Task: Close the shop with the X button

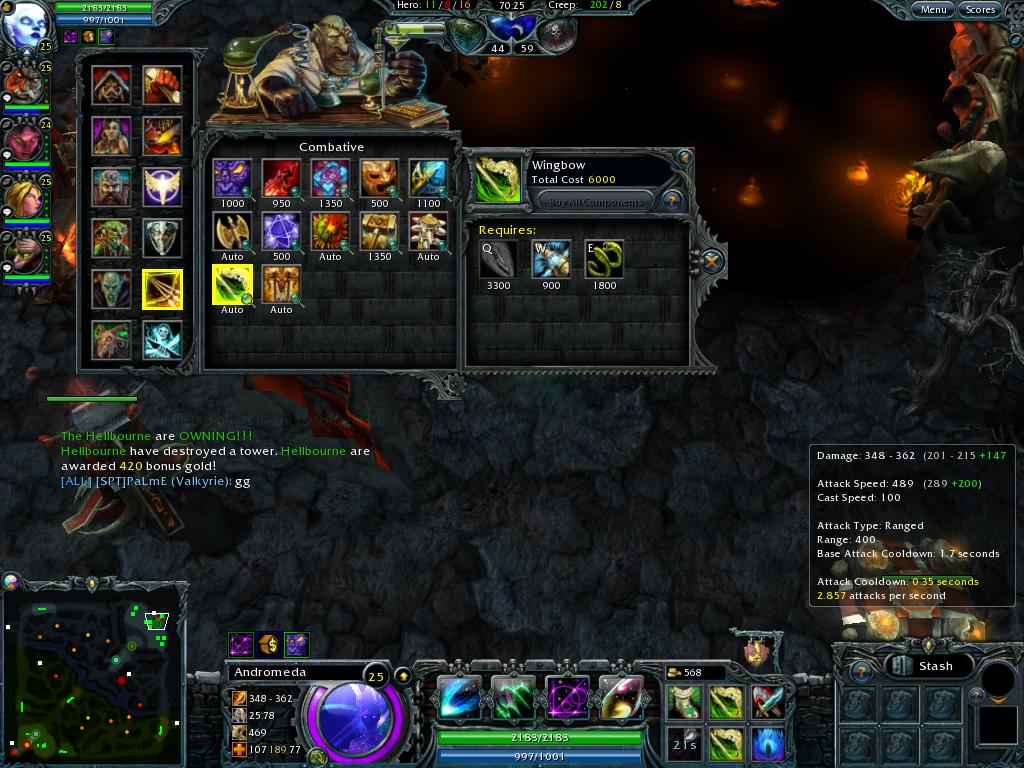Action: pyautogui.click(x=711, y=262)
